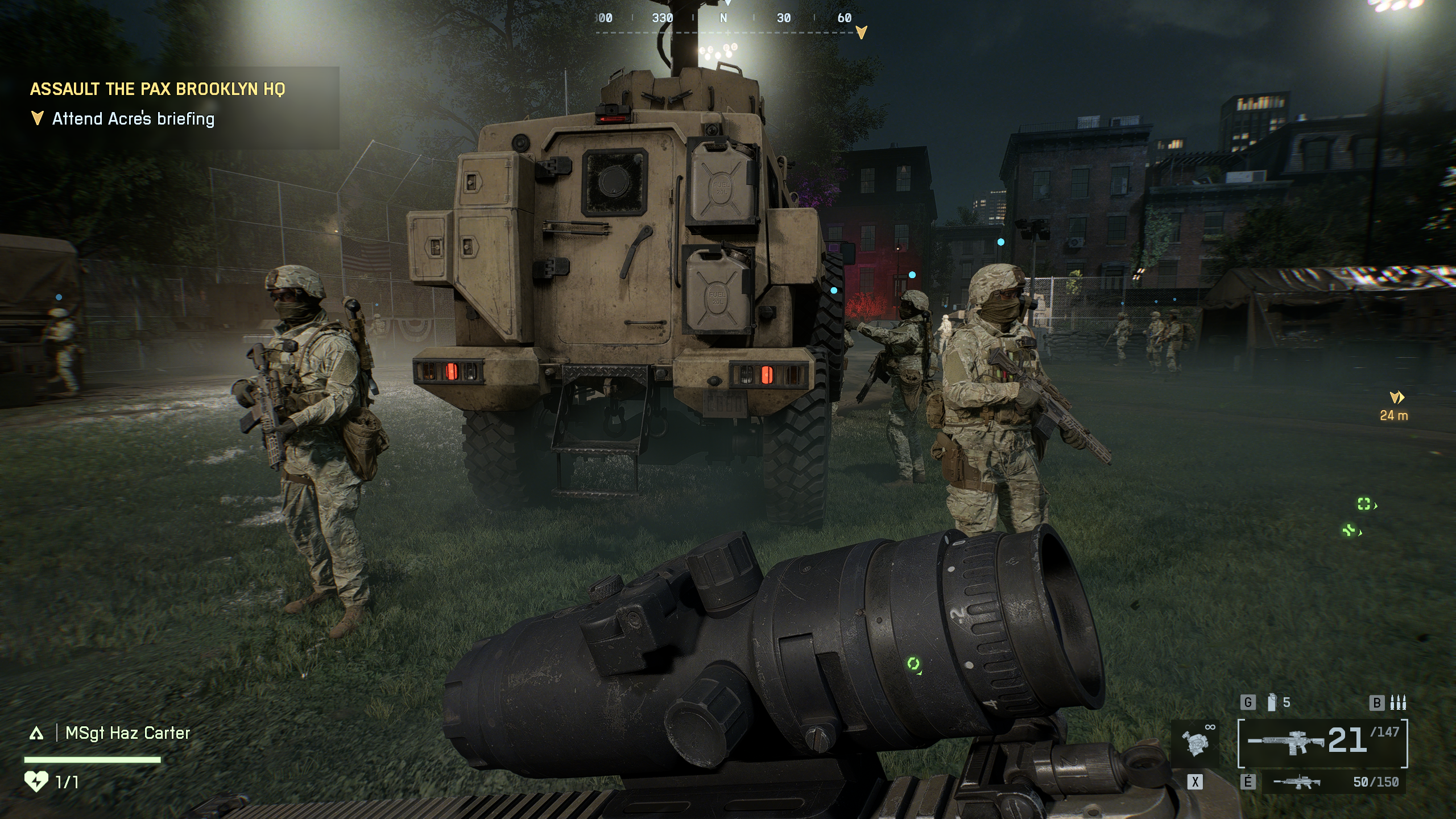1456x819 pixels.
Task: Click the green square-brackets squad marker
Action: click(1364, 503)
